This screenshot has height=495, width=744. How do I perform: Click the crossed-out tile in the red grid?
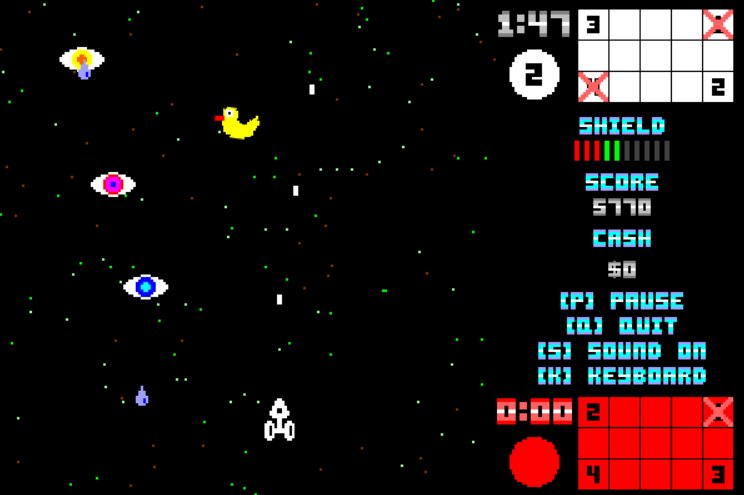(717, 411)
